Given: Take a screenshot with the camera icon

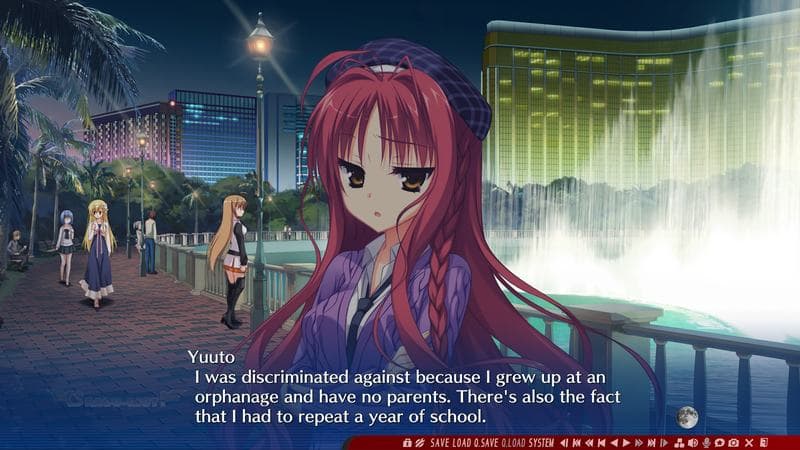Looking at the screenshot, I should [734, 442].
